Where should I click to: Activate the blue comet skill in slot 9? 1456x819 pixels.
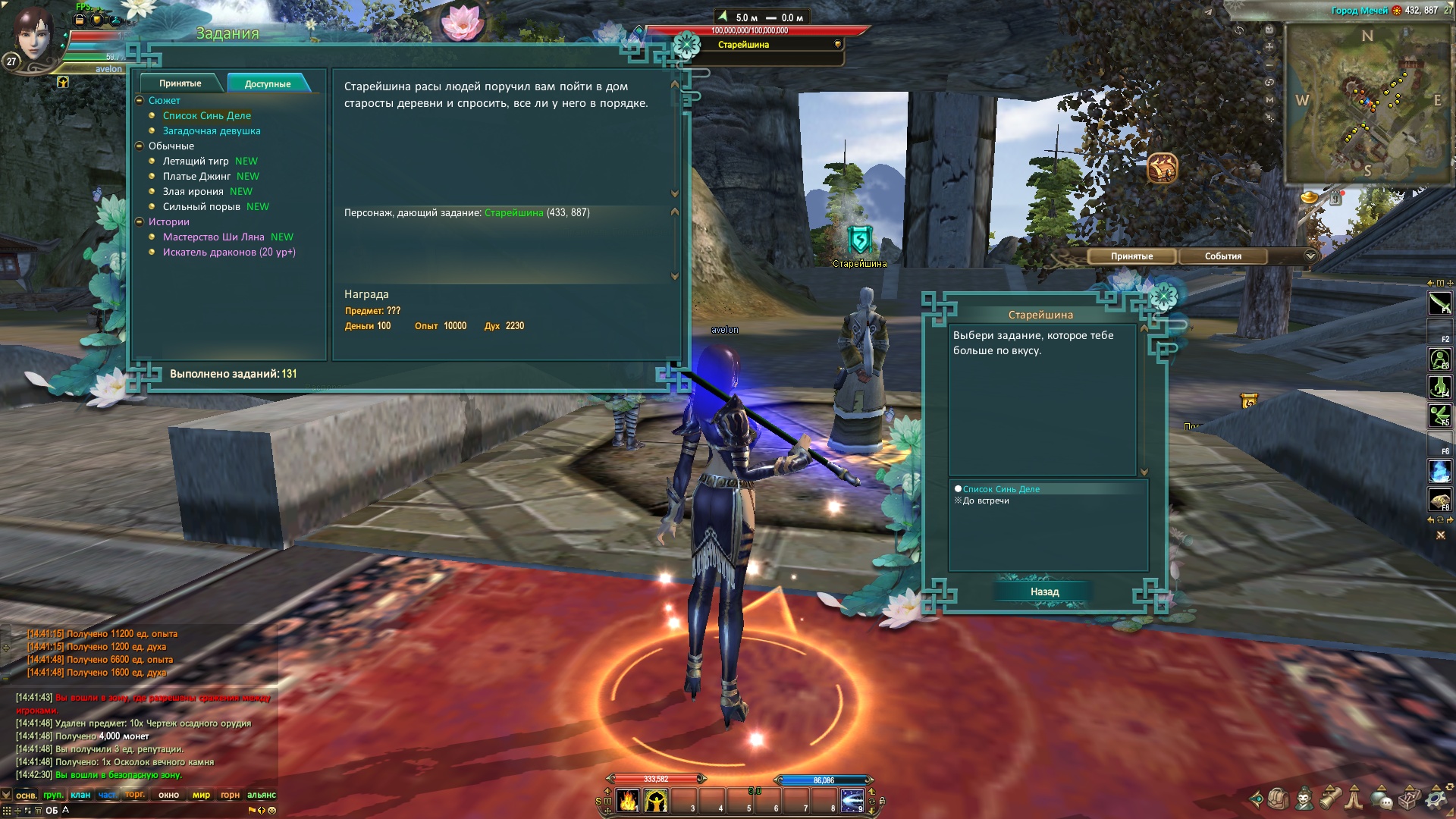click(x=852, y=801)
